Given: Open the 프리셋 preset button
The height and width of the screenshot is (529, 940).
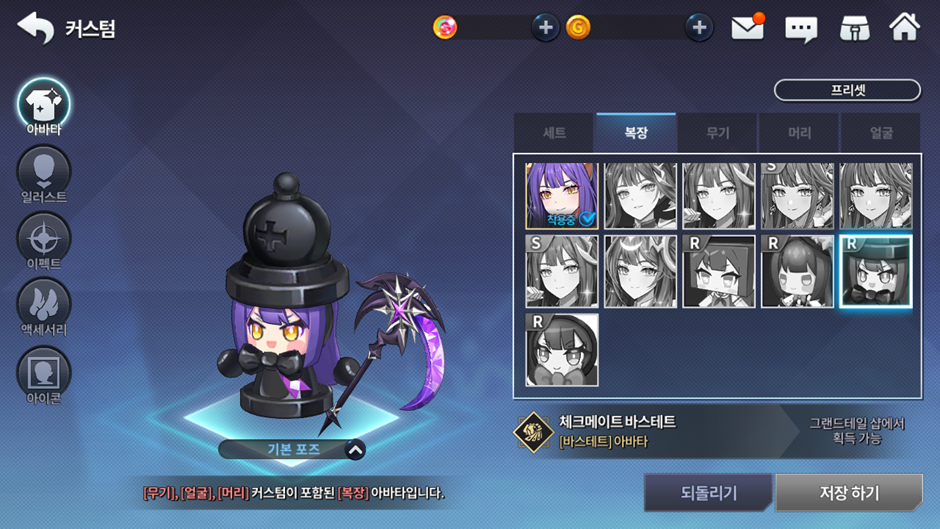Looking at the screenshot, I should 847,90.
